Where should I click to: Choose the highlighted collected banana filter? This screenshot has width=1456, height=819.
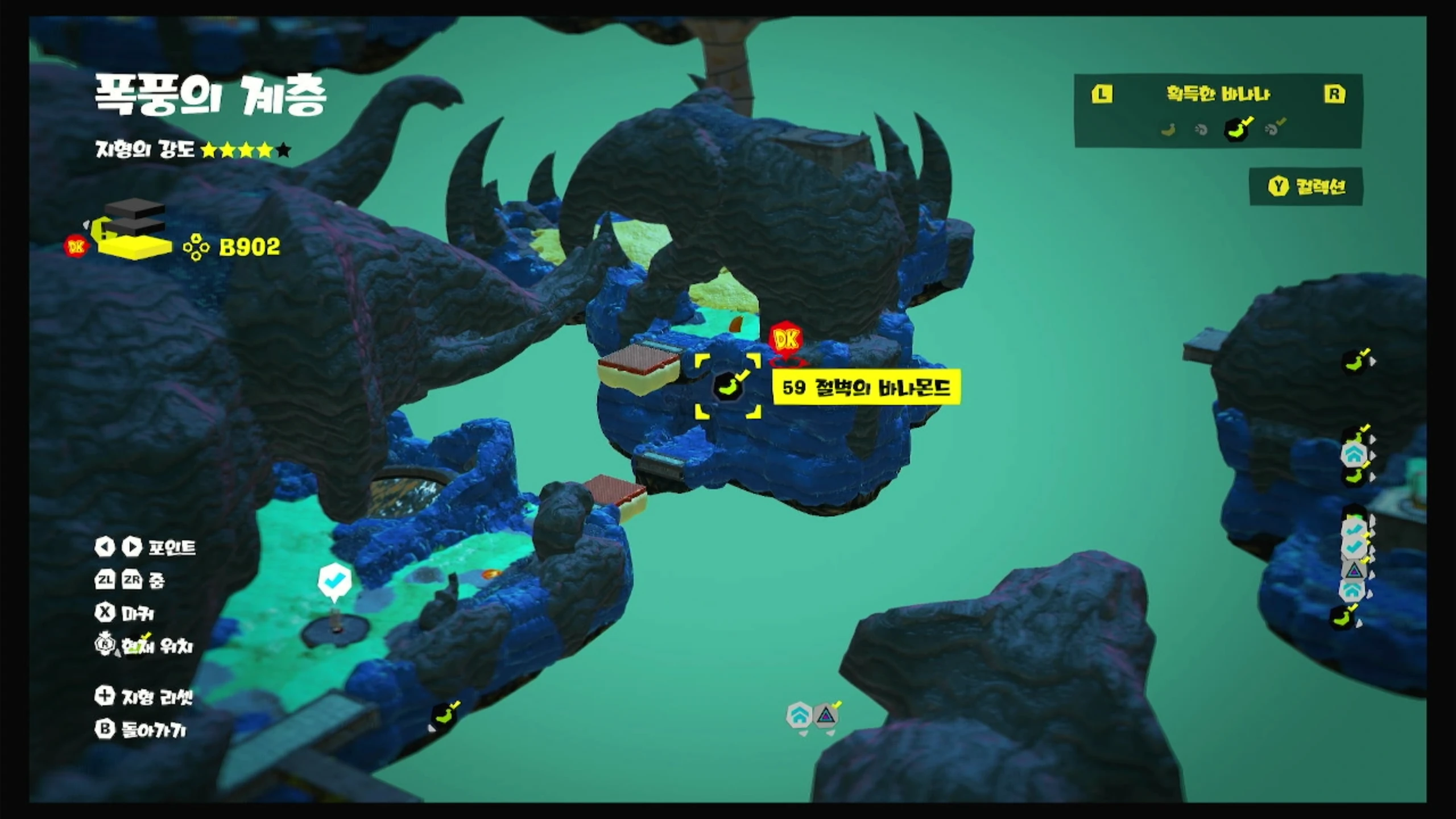[x=1237, y=129]
